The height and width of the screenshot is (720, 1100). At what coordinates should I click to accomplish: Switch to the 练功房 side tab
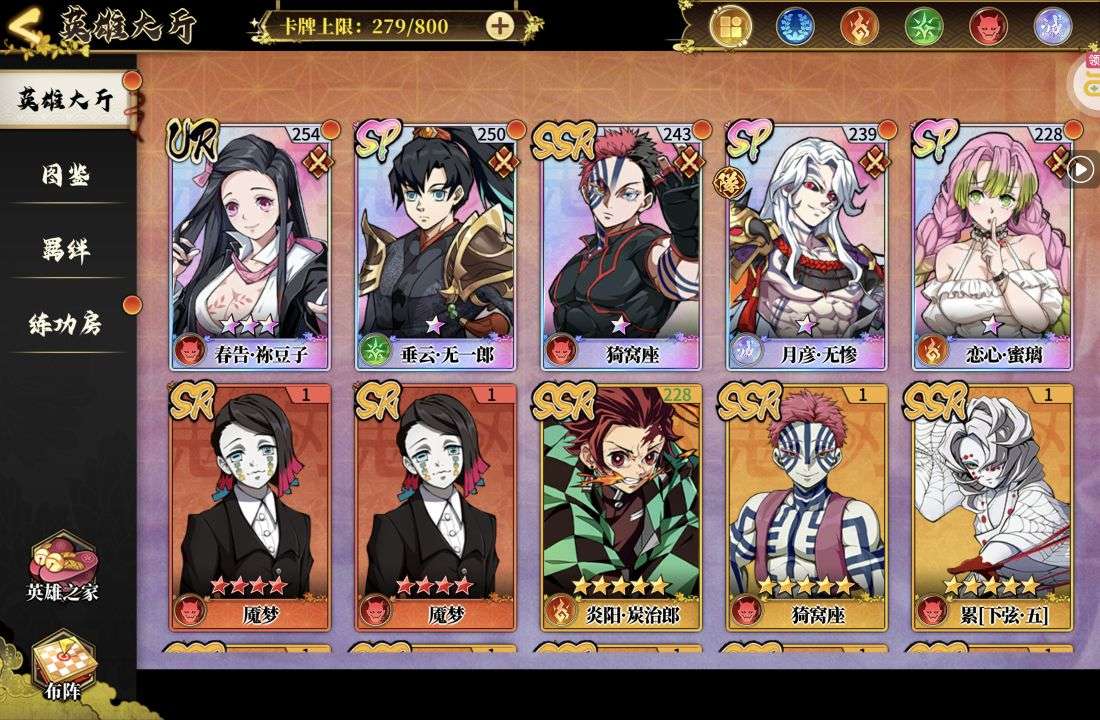(65, 324)
